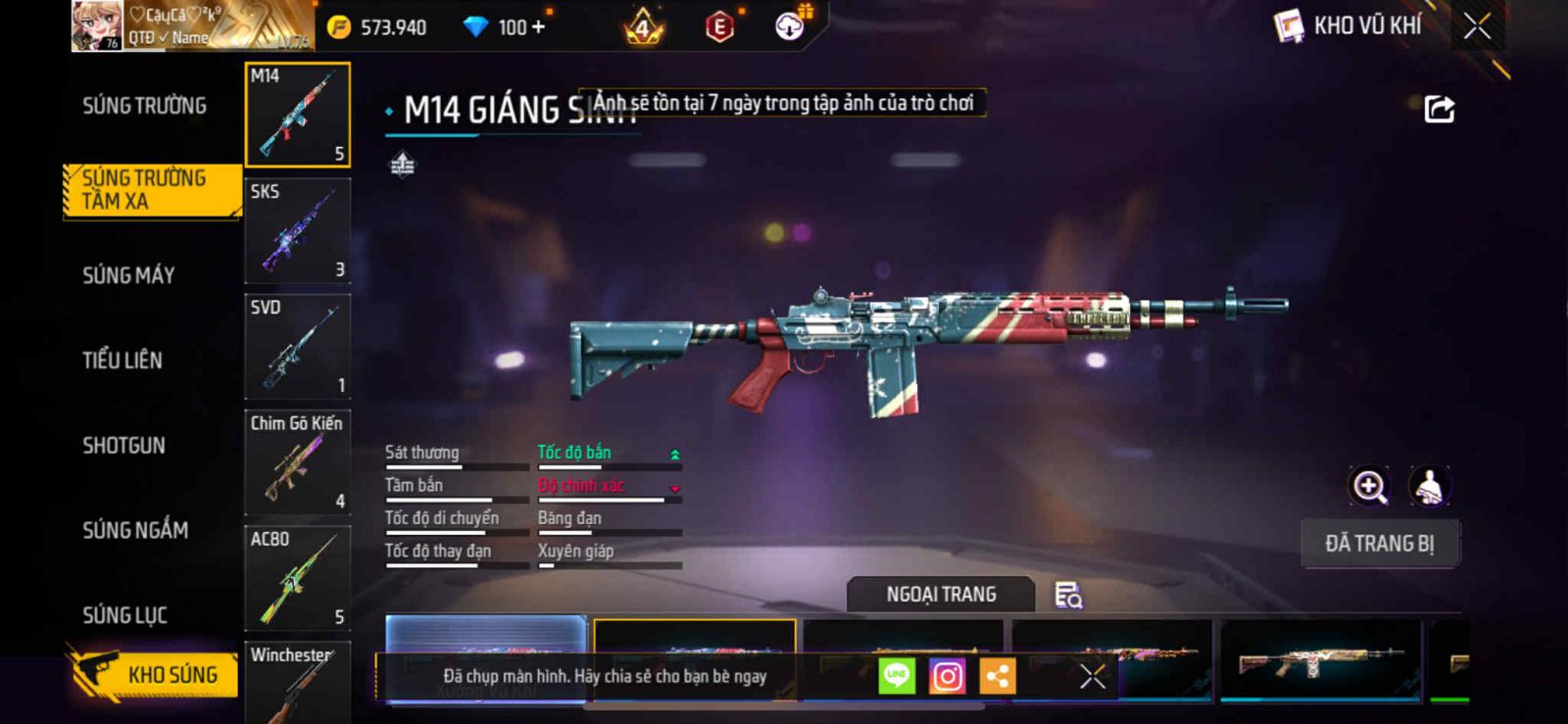
Task: Close the weapon armory screen
Action: [1477, 26]
